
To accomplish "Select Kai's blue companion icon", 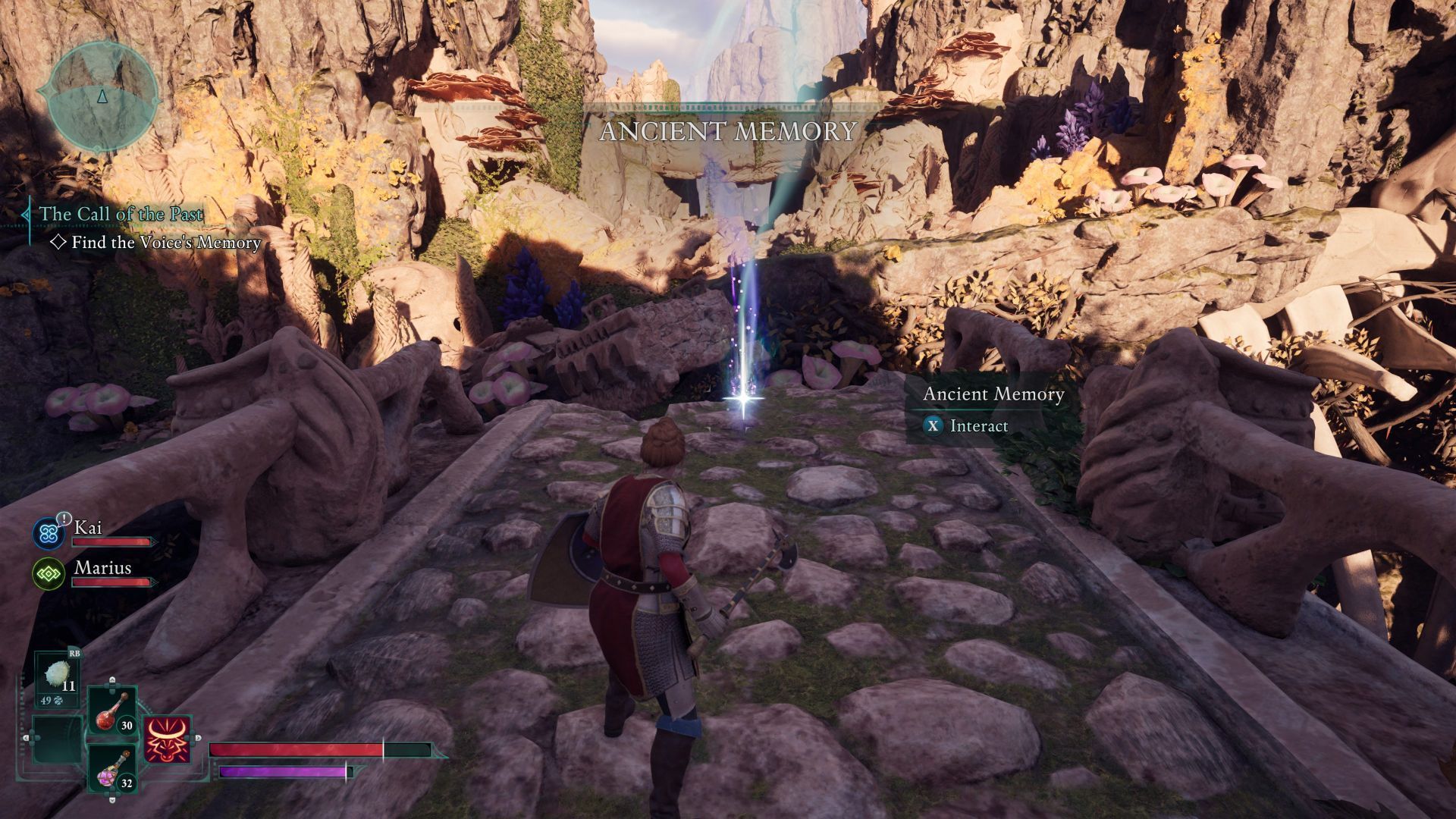I will click(x=49, y=533).
